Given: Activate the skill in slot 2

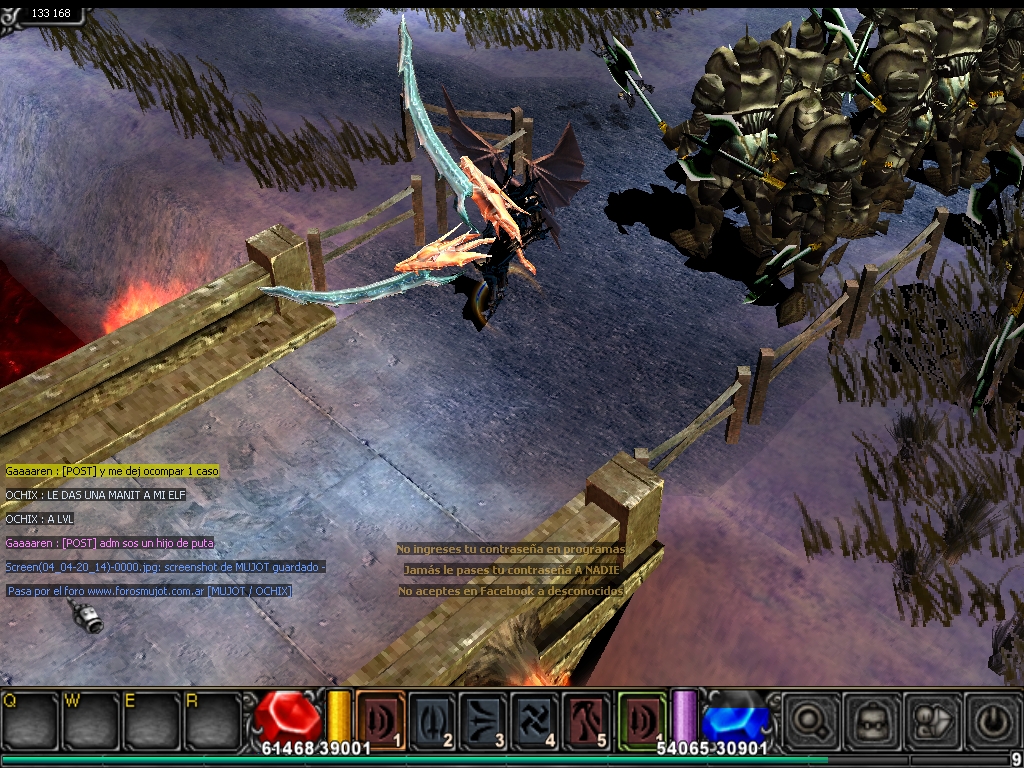Looking at the screenshot, I should pyautogui.click(x=433, y=719).
